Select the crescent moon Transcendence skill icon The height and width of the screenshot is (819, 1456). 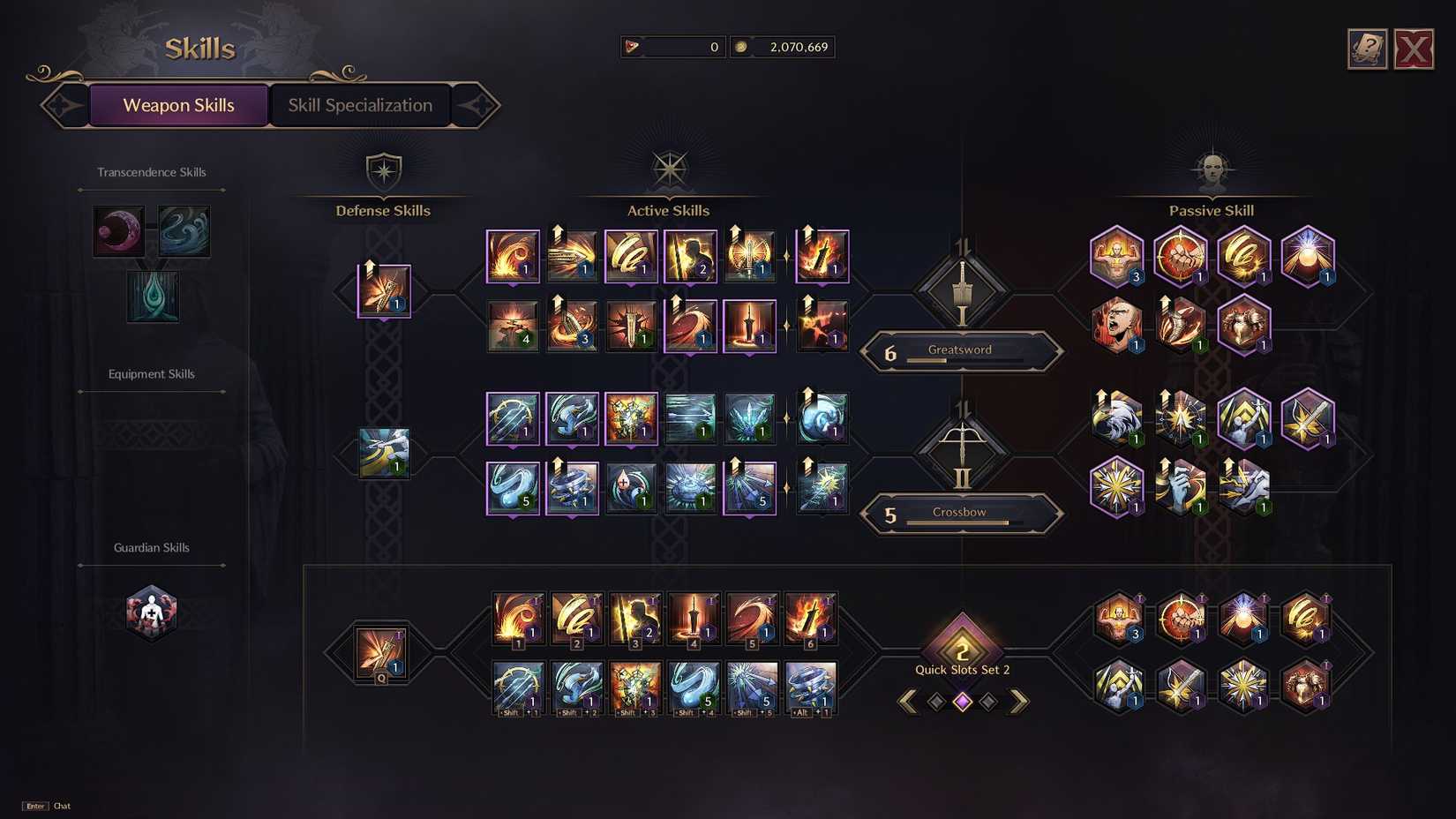pos(117,230)
